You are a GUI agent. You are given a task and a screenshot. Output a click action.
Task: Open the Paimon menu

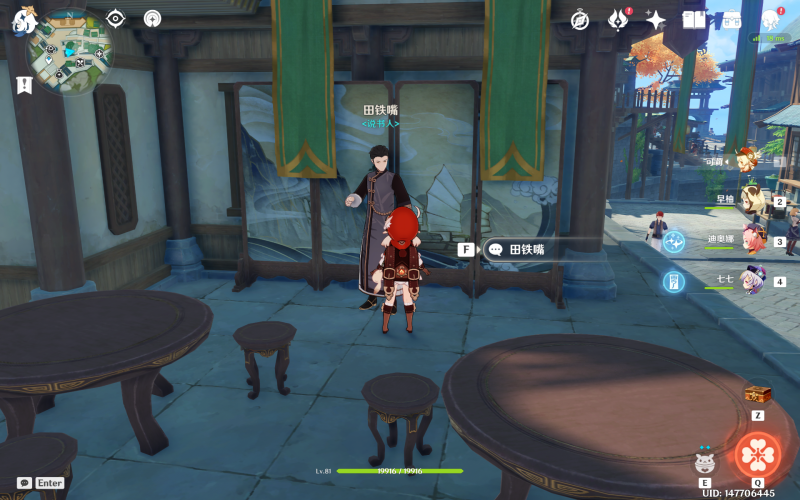click(22, 17)
